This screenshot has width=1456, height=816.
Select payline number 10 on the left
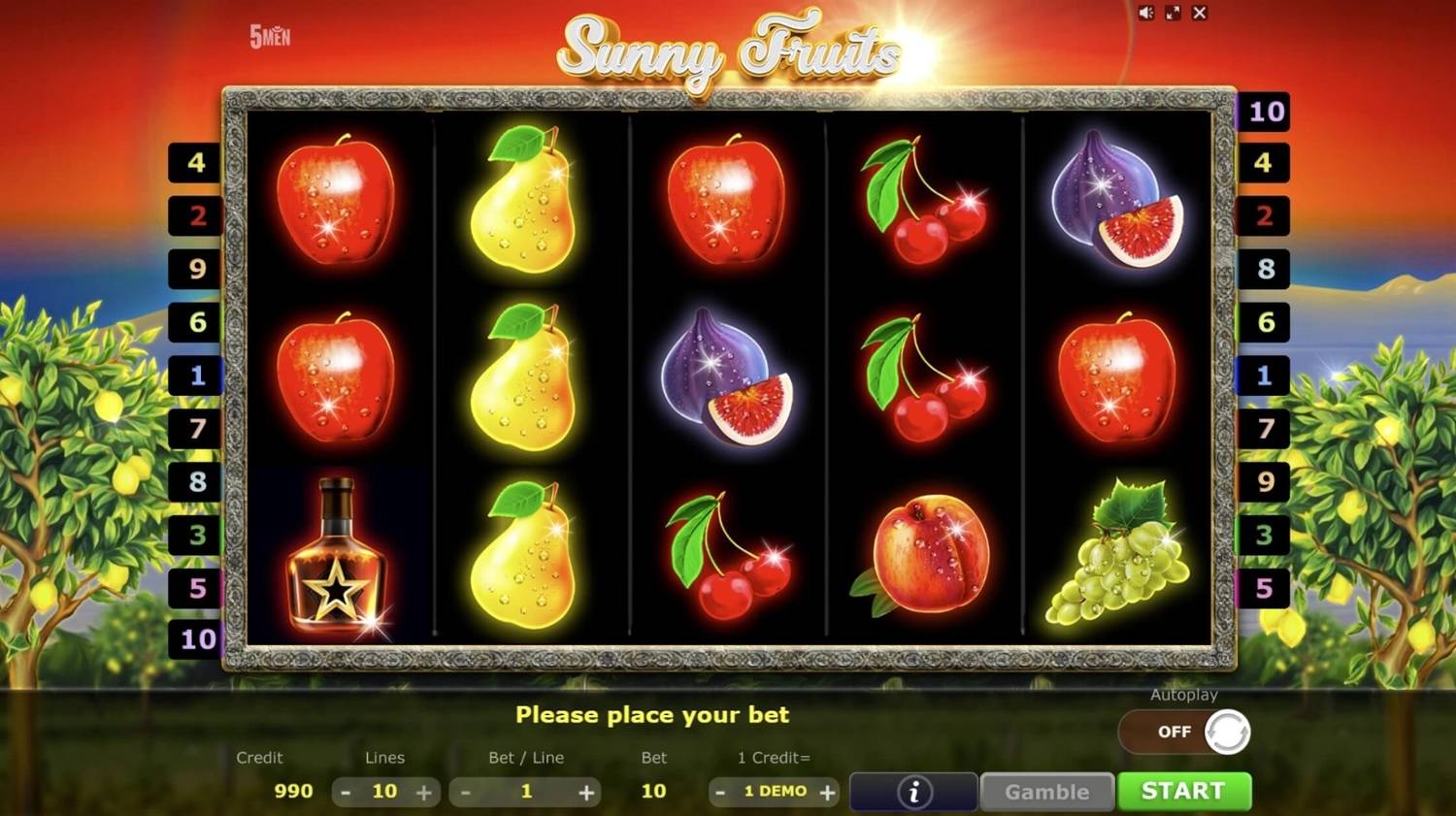pos(197,638)
